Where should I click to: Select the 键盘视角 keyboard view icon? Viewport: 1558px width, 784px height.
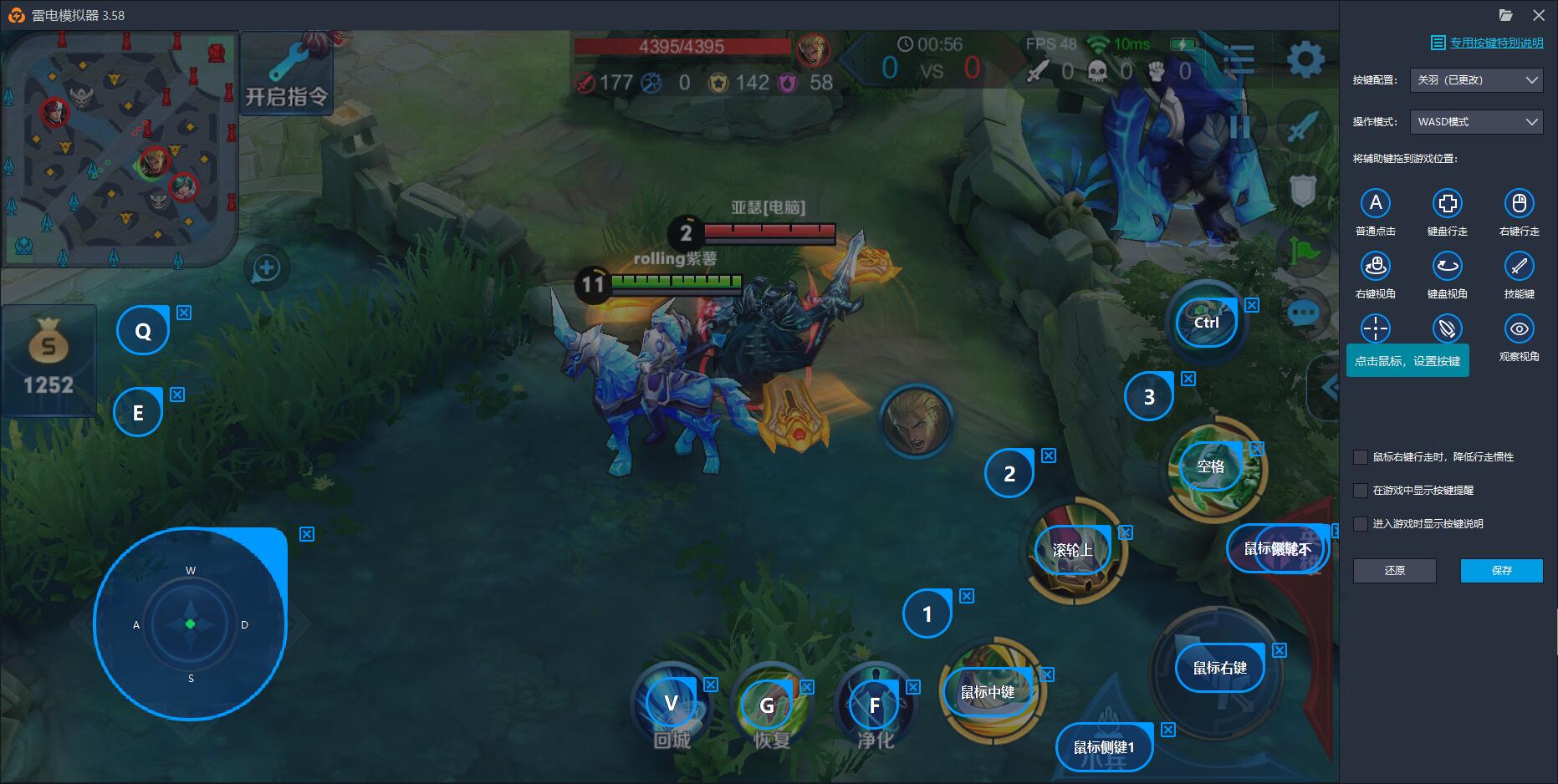point(1448,267)
